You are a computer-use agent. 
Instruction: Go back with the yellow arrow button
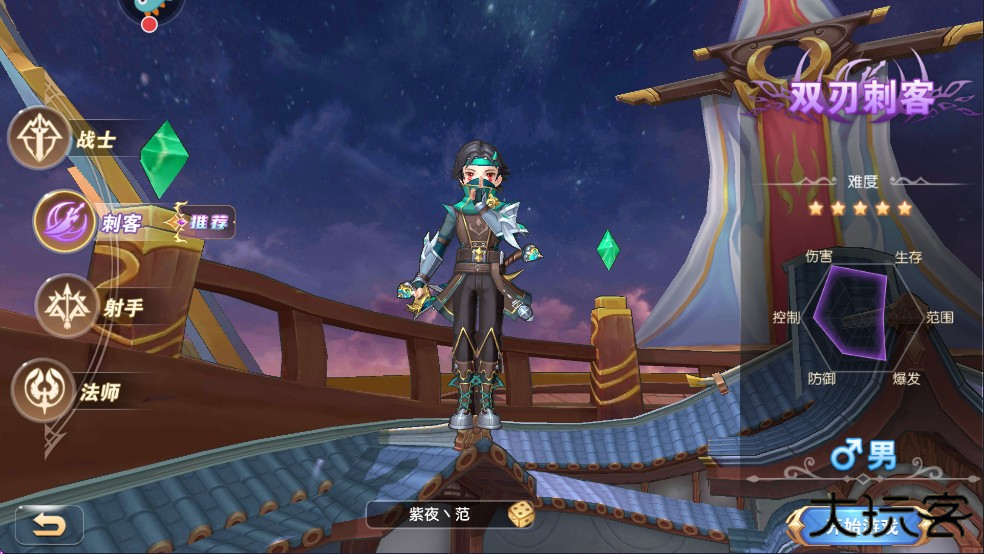coord(47,523)
